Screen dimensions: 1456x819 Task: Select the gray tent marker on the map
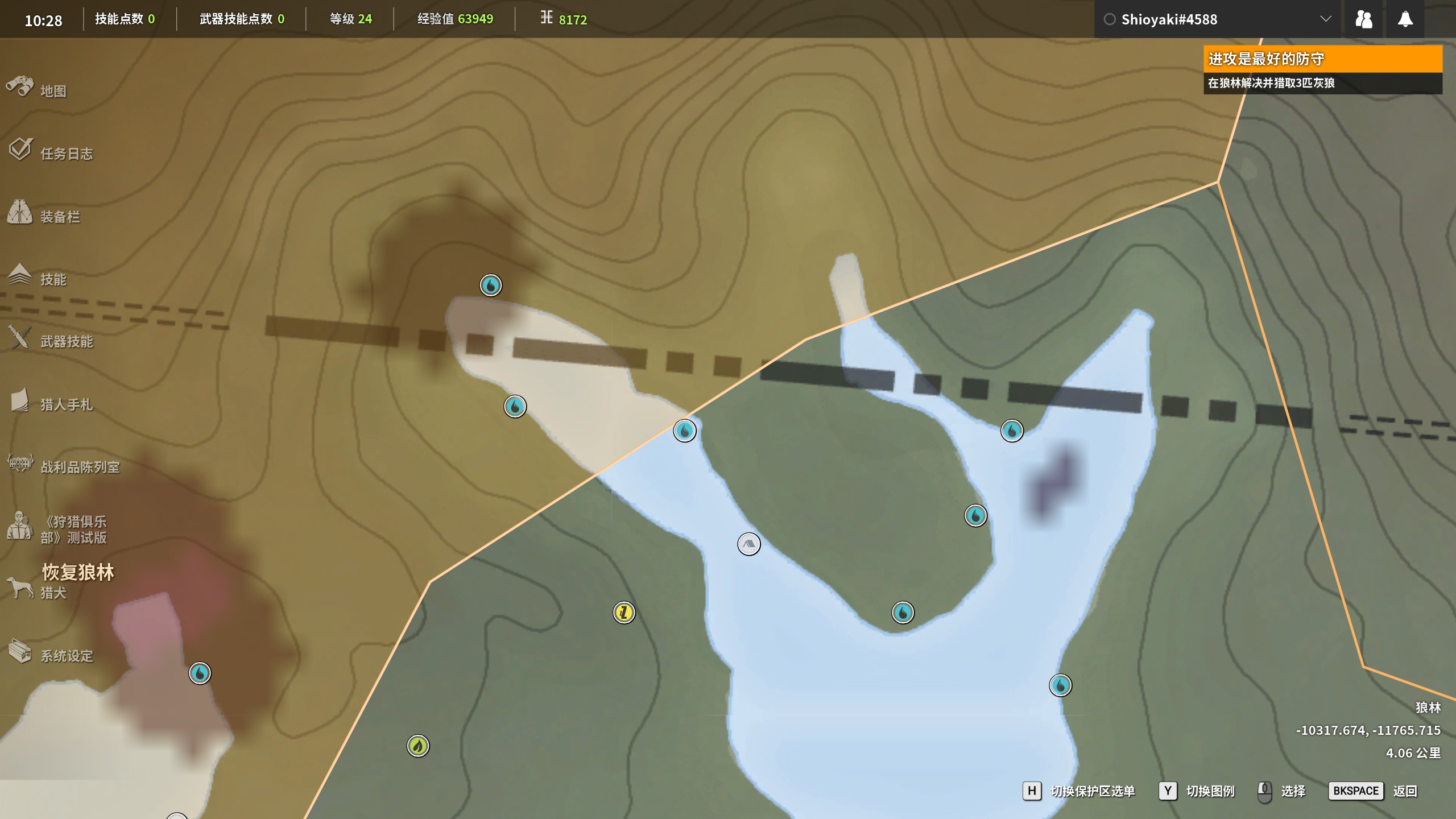pyautogui.click(x=748, y=544)
